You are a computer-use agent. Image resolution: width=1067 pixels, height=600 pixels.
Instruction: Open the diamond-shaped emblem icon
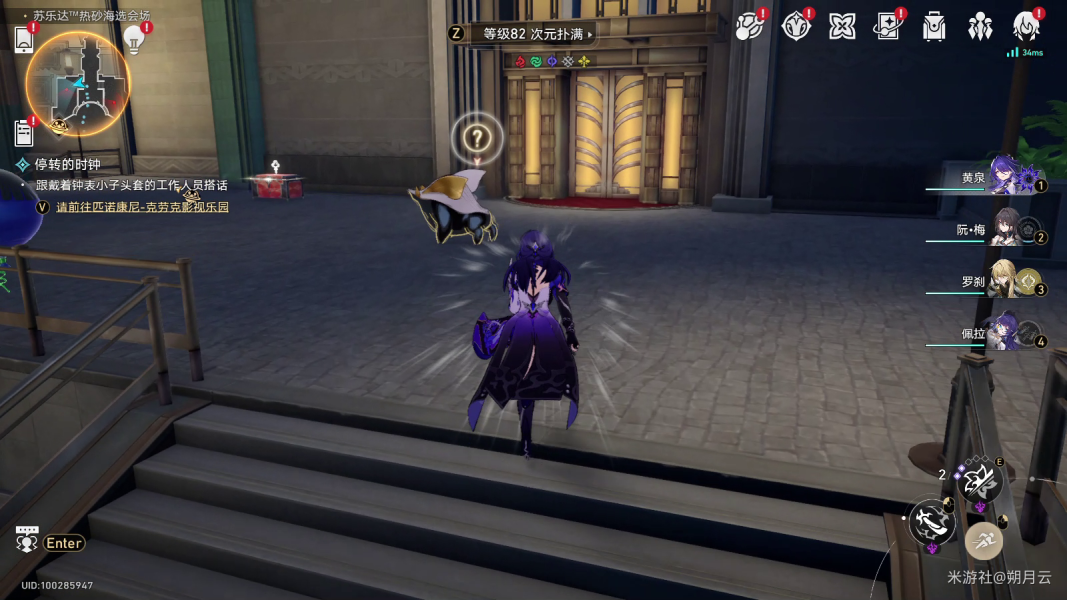point(795,27)
